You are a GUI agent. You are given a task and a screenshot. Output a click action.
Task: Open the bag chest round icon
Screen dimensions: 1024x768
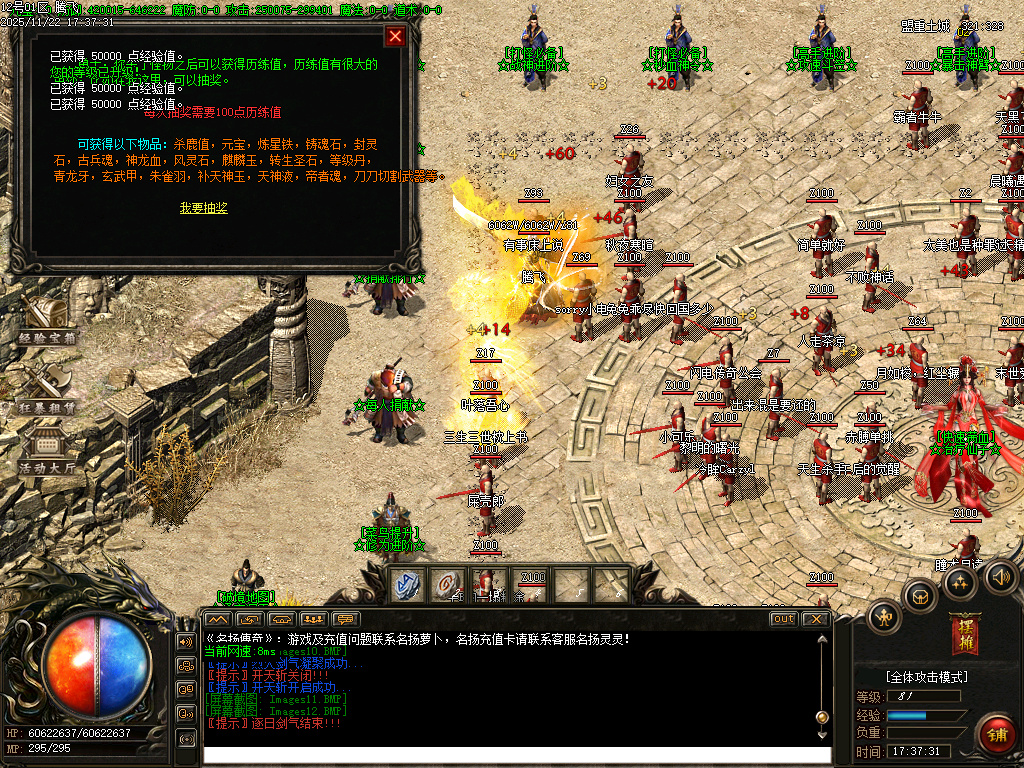point(919,597)
